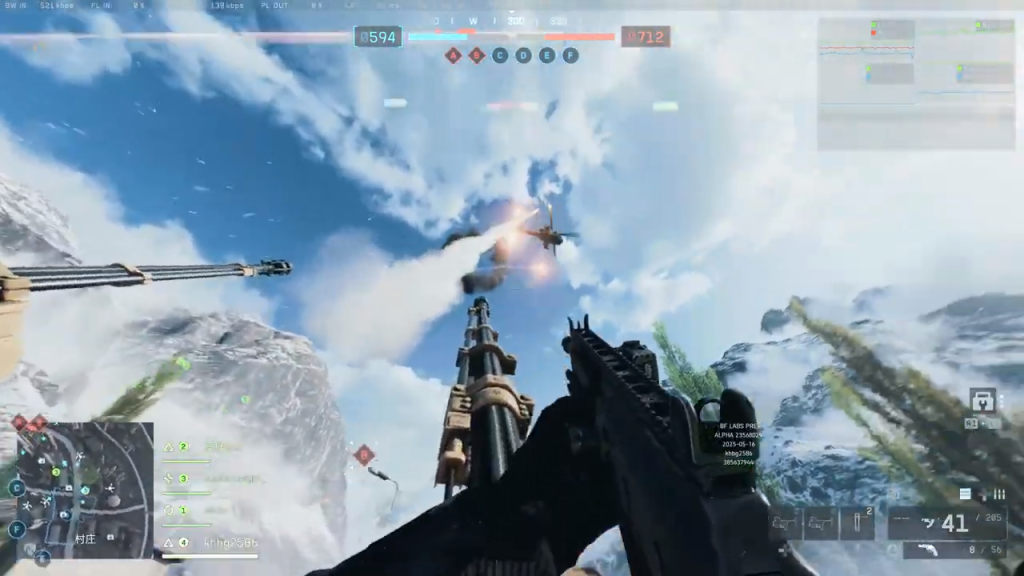Select capture point A at top
1024x576 pixels.
[453, 56]
